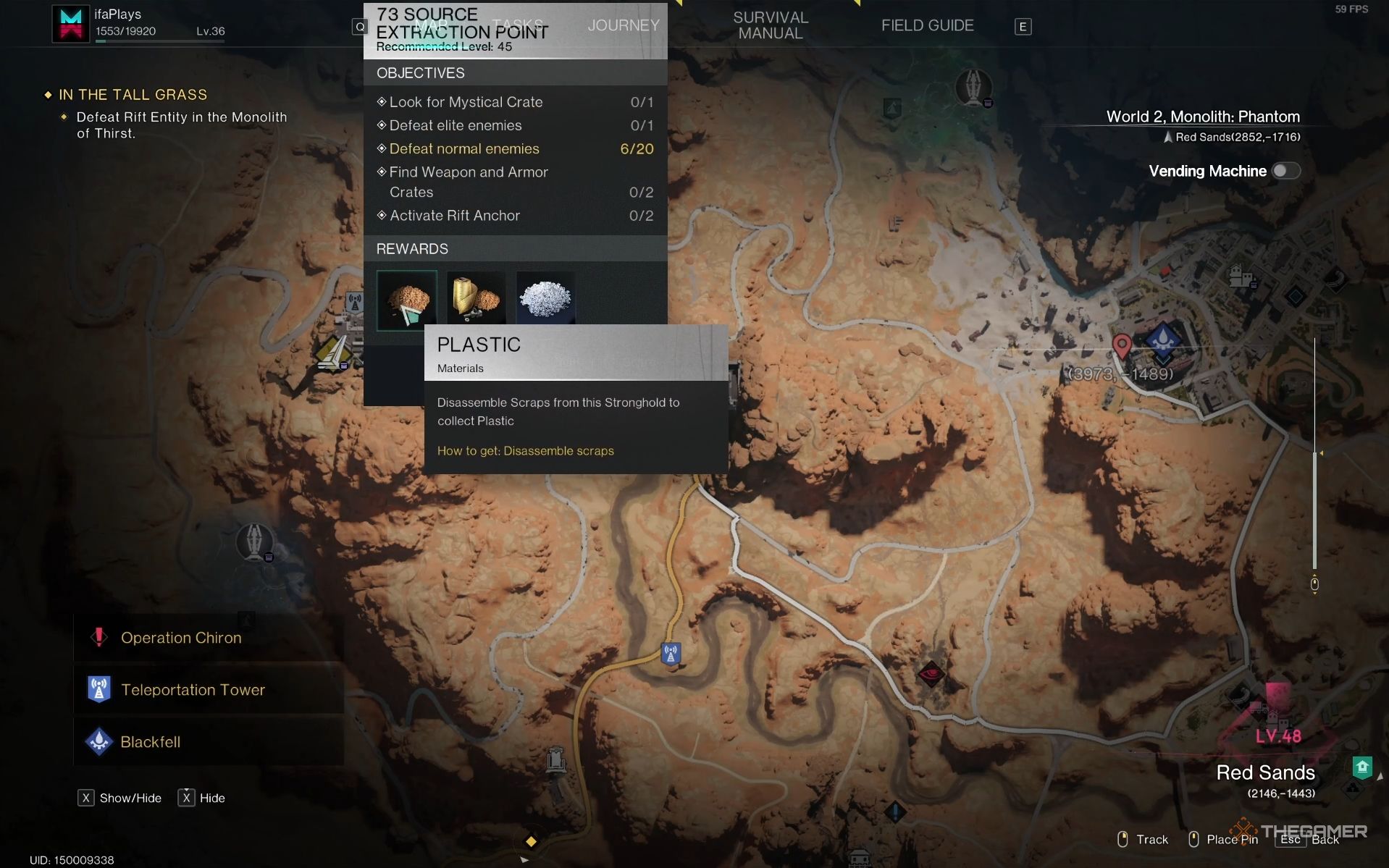
Task: Select the monolith marker at top of map
Action: [x=973, y=87]
